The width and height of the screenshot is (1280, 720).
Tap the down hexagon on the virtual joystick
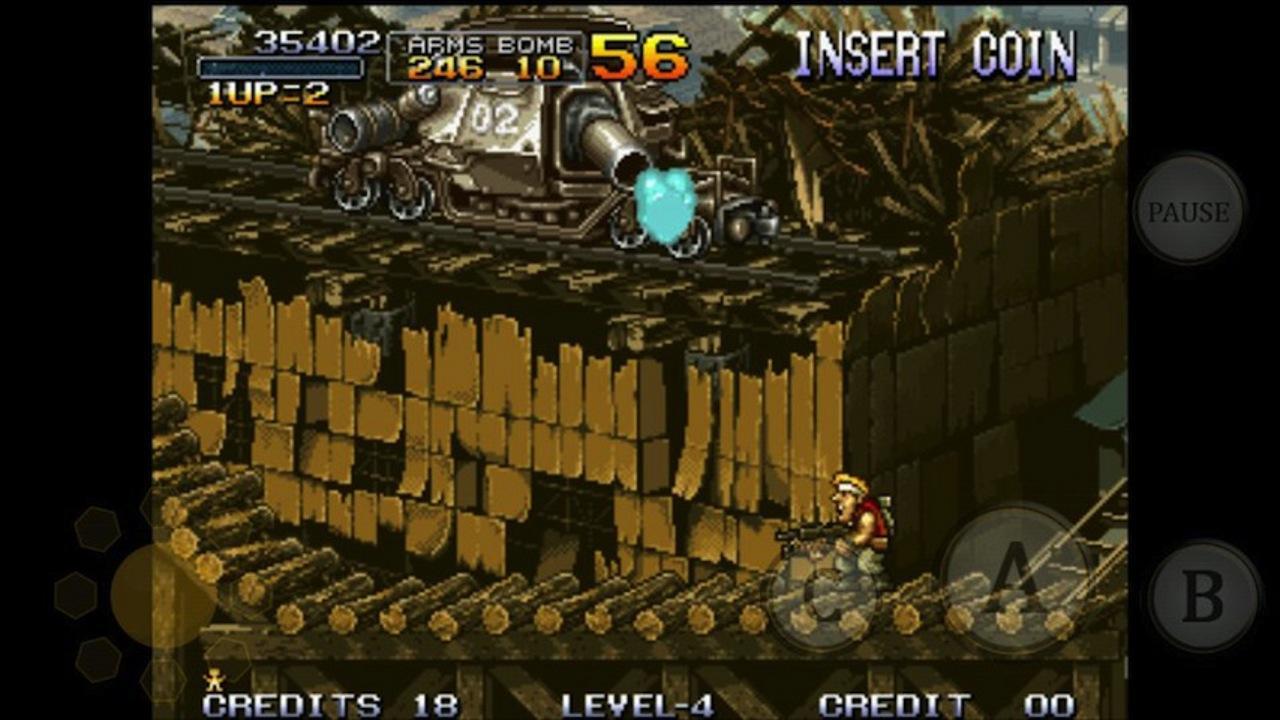tap(163, 678)
